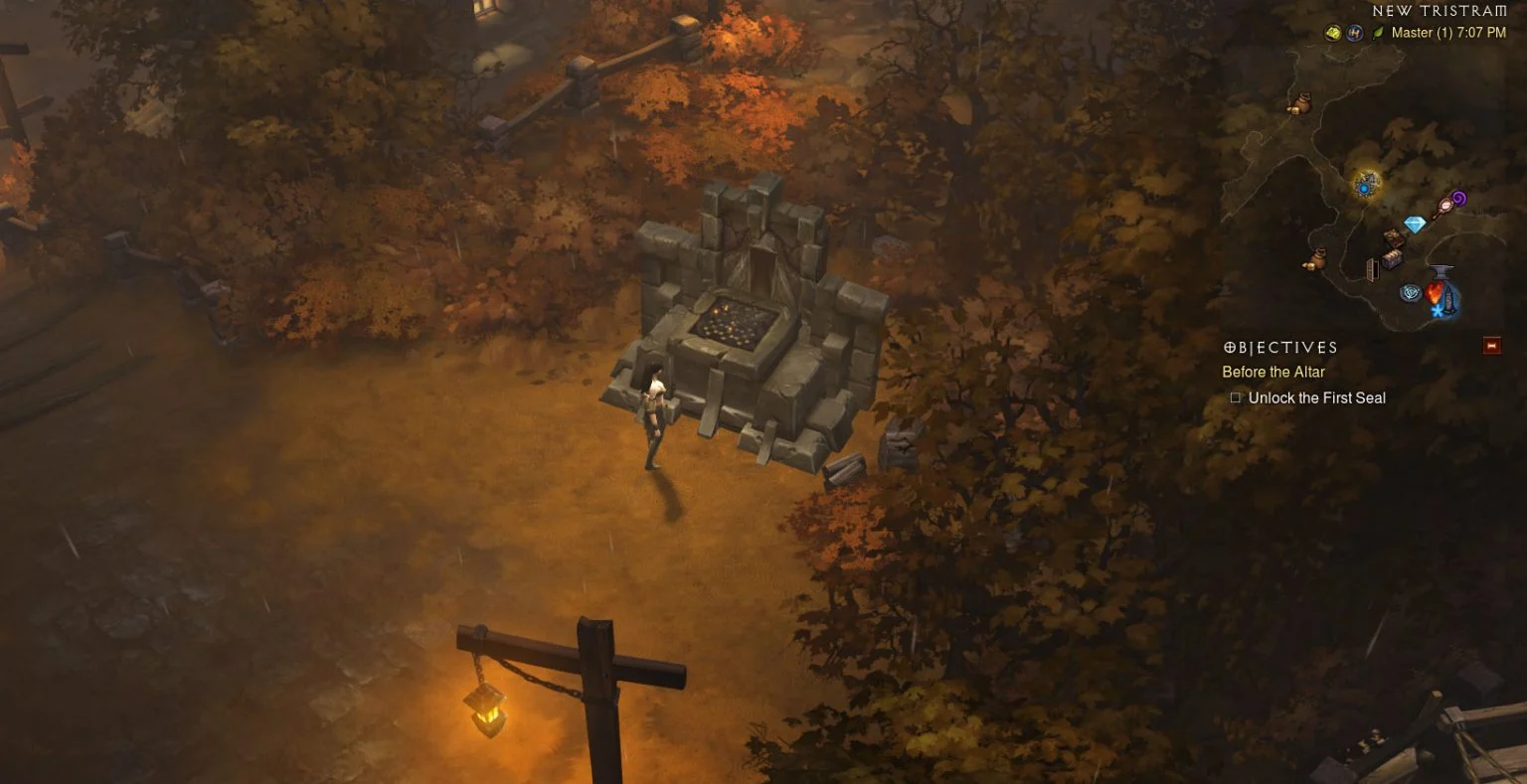This screenshot has width=1527, height=784.
Task: Click the merchant's pot icon on the minimap
Action: coord(1302,102)
